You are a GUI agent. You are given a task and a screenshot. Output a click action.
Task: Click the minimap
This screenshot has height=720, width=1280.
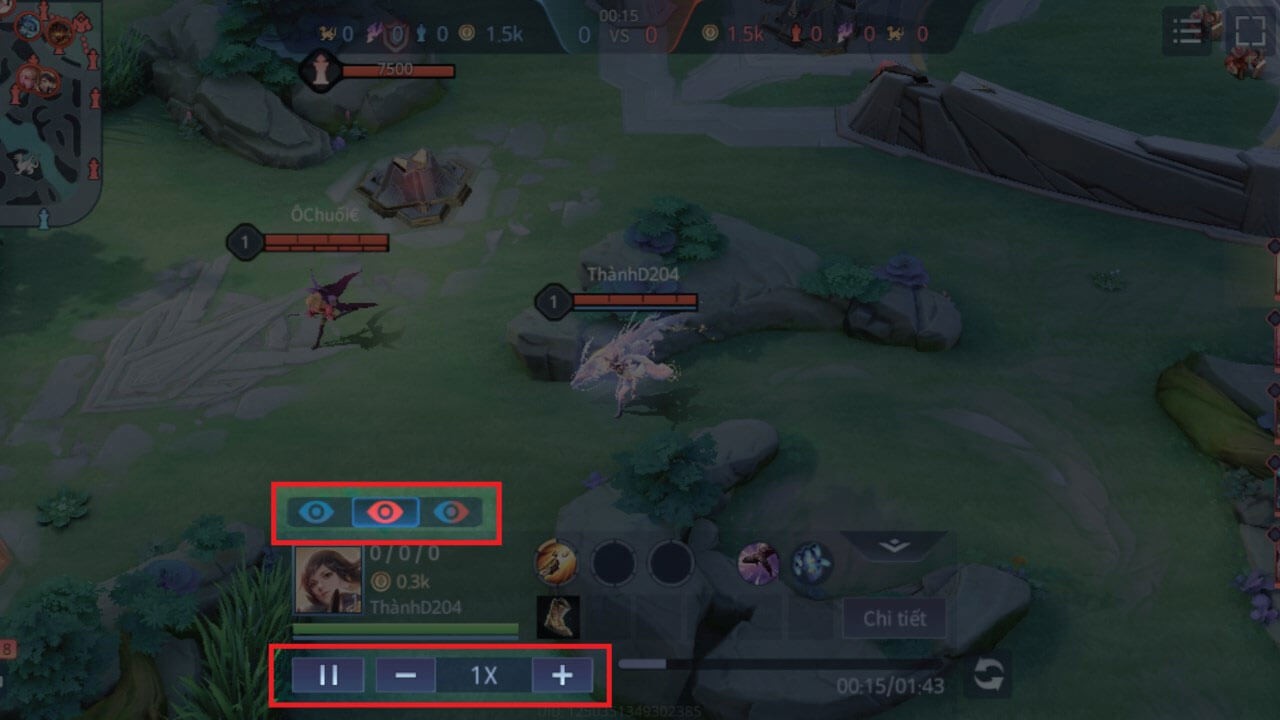pos(50,110)
